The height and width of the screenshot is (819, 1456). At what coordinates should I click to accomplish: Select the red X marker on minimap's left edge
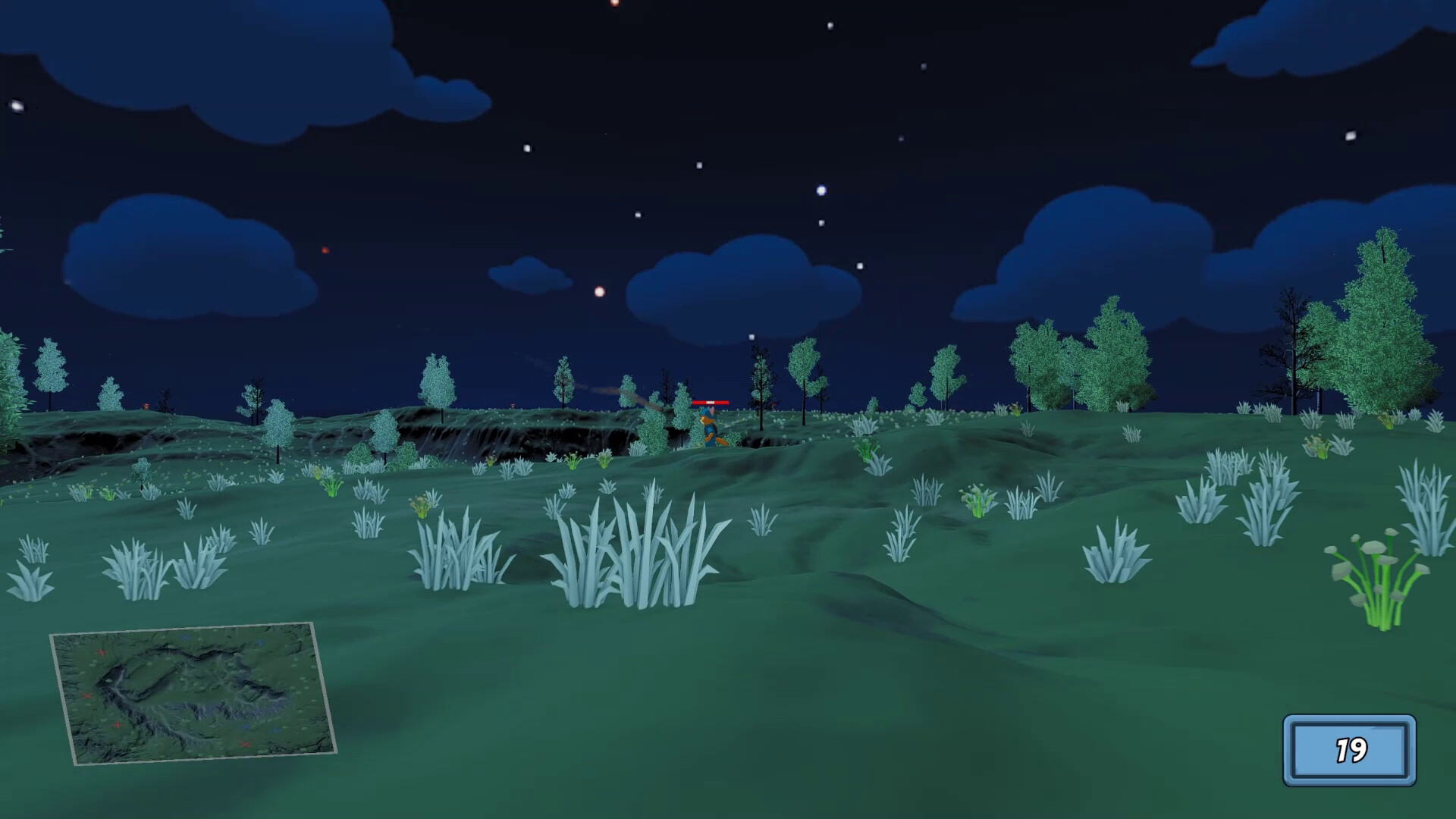coord(87,695)
